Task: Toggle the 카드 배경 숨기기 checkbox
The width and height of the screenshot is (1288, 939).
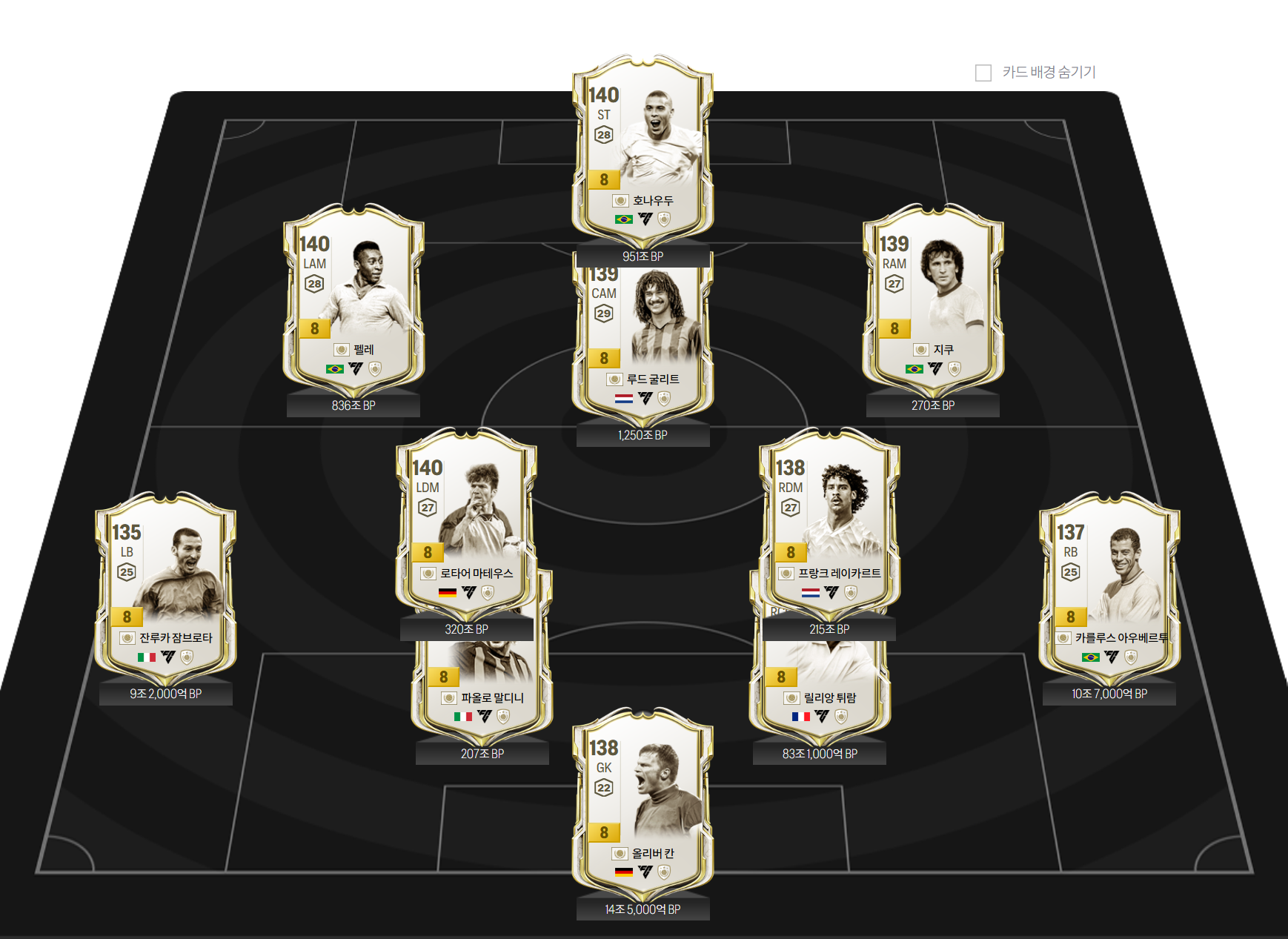Action: tap(983, 73)
